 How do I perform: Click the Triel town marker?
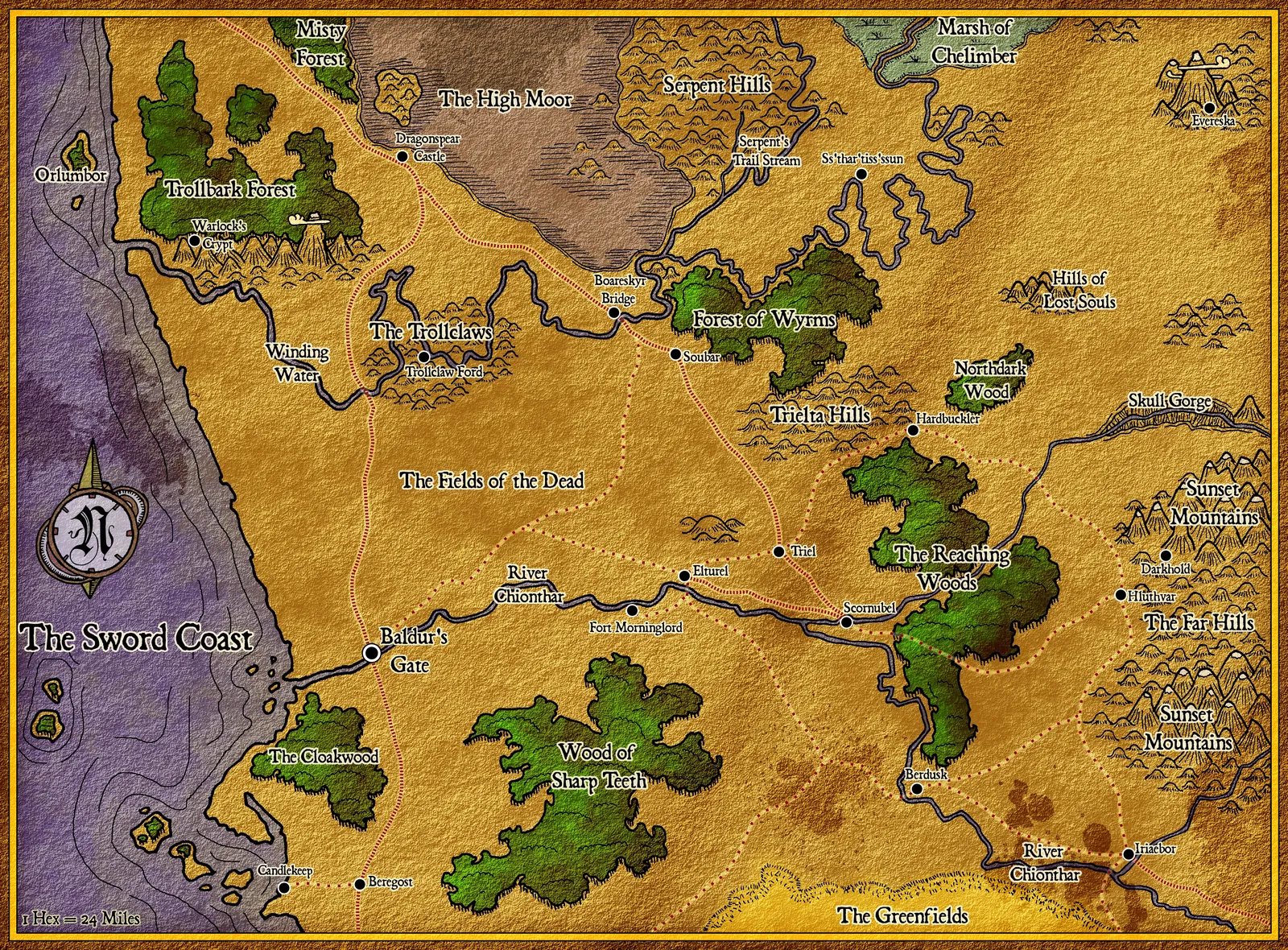coord(778,551)
